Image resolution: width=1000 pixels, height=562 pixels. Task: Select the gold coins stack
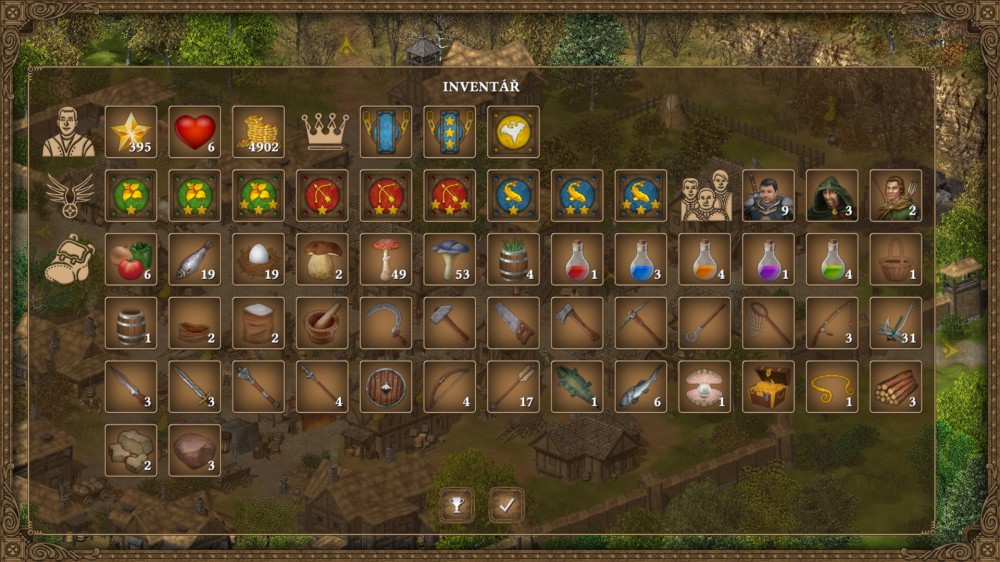click(x=259, y=132)
